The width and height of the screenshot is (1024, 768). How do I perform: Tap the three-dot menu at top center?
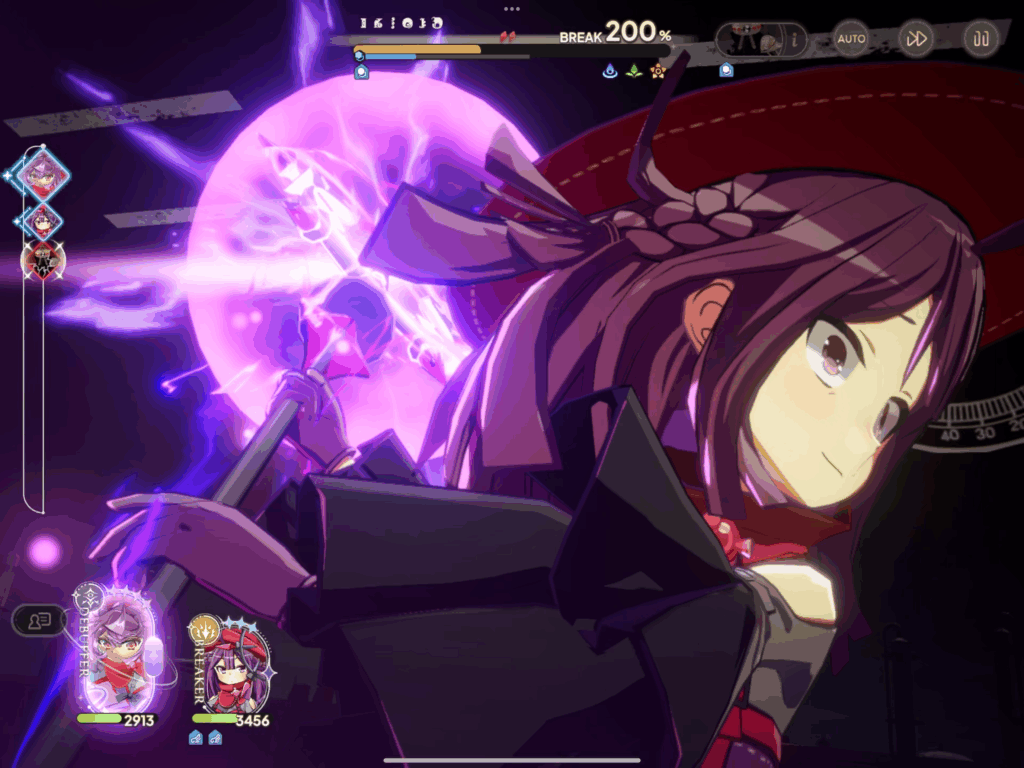click(x=512, y=9)
